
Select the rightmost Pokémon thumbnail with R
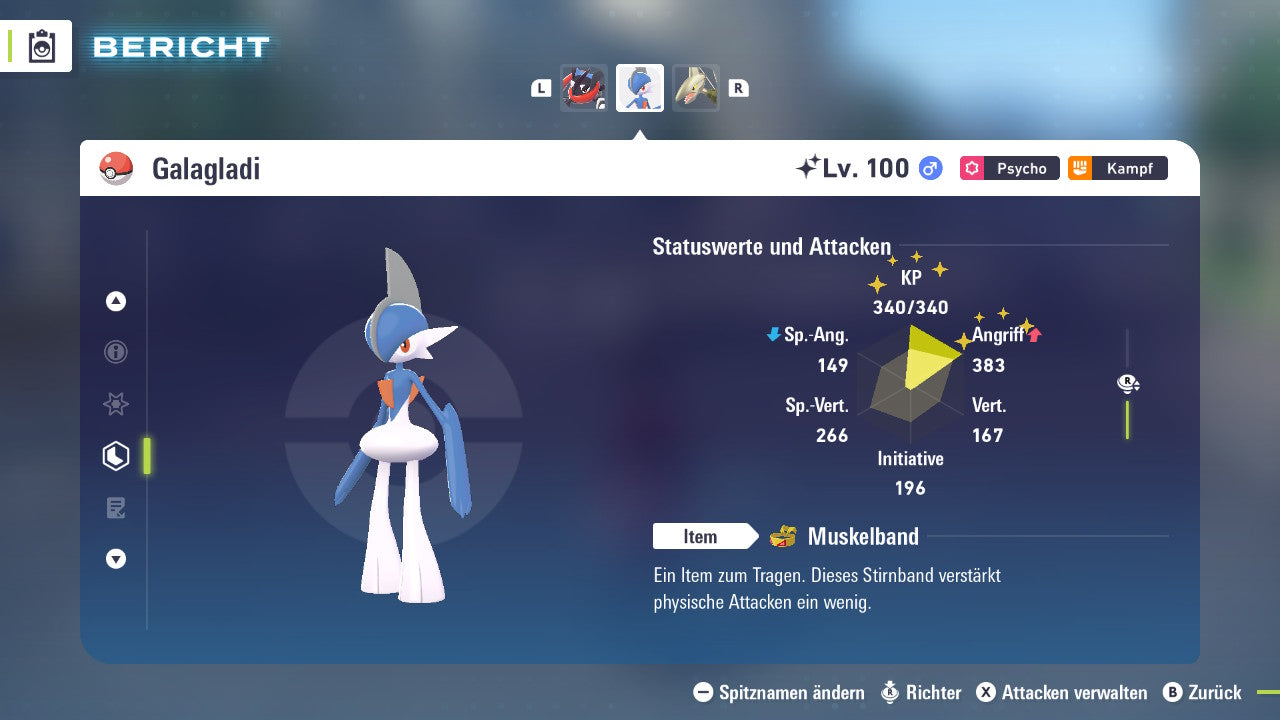tap(696, 87)
